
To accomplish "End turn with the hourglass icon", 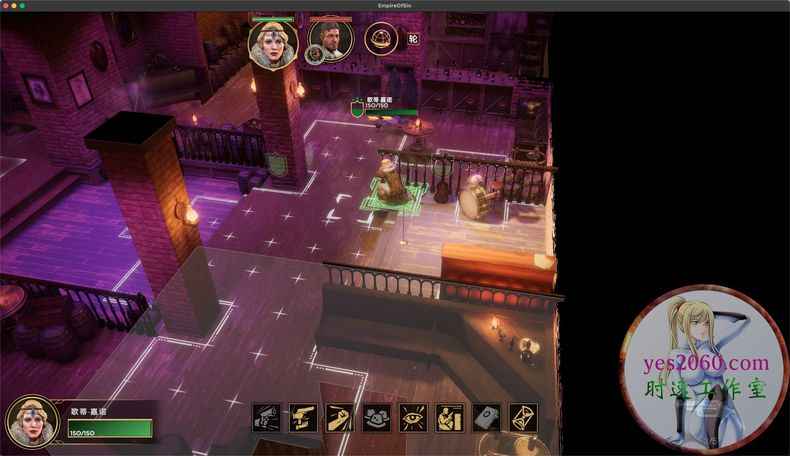I will click(523, 417).
